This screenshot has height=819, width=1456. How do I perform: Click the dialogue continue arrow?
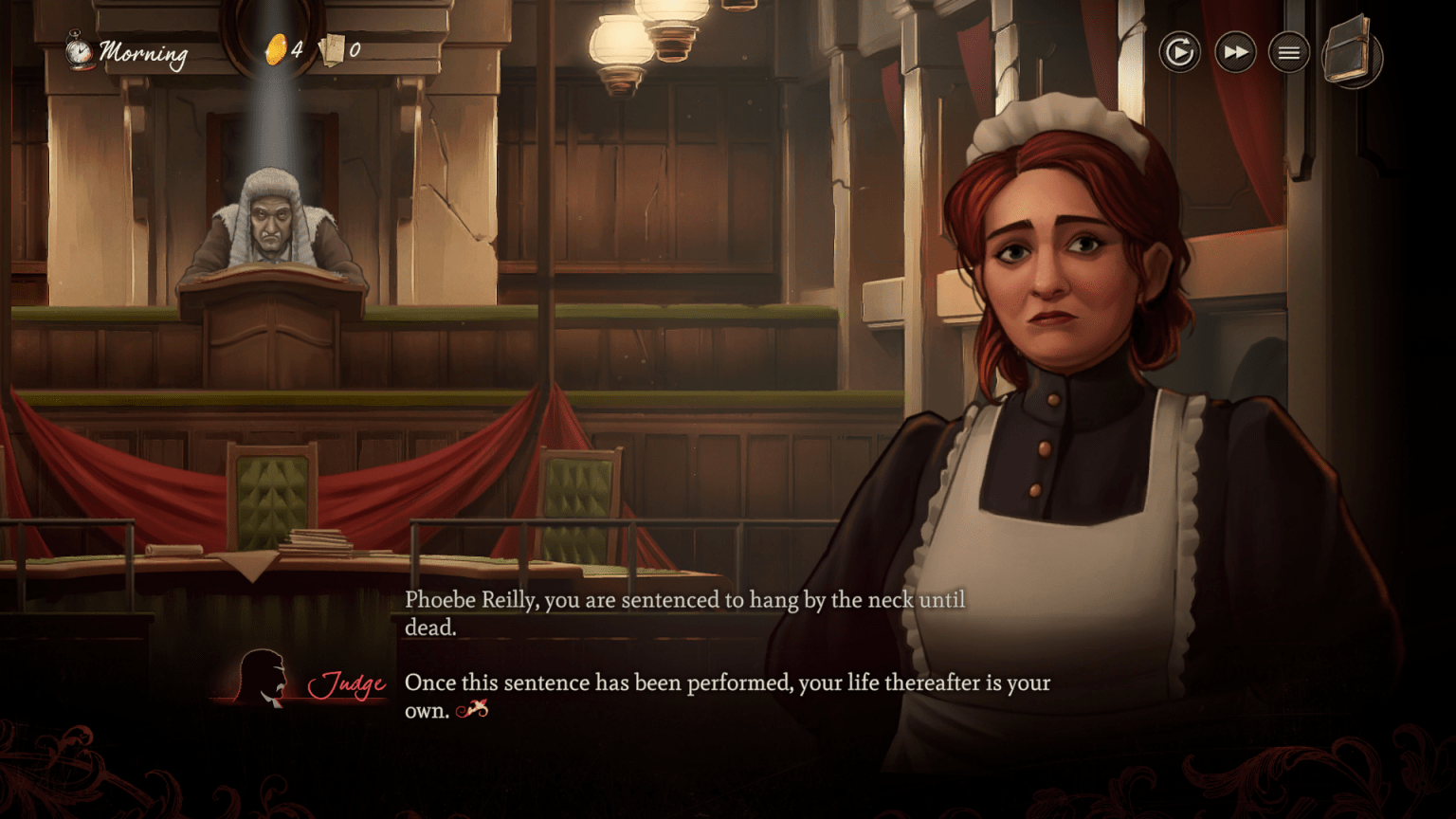click(x=472, y=709)
